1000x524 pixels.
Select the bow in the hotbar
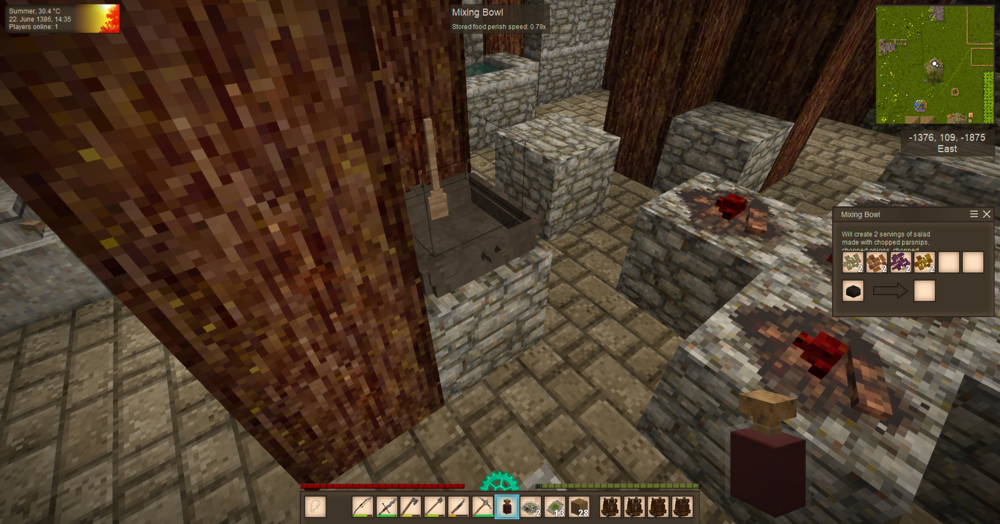363,506
